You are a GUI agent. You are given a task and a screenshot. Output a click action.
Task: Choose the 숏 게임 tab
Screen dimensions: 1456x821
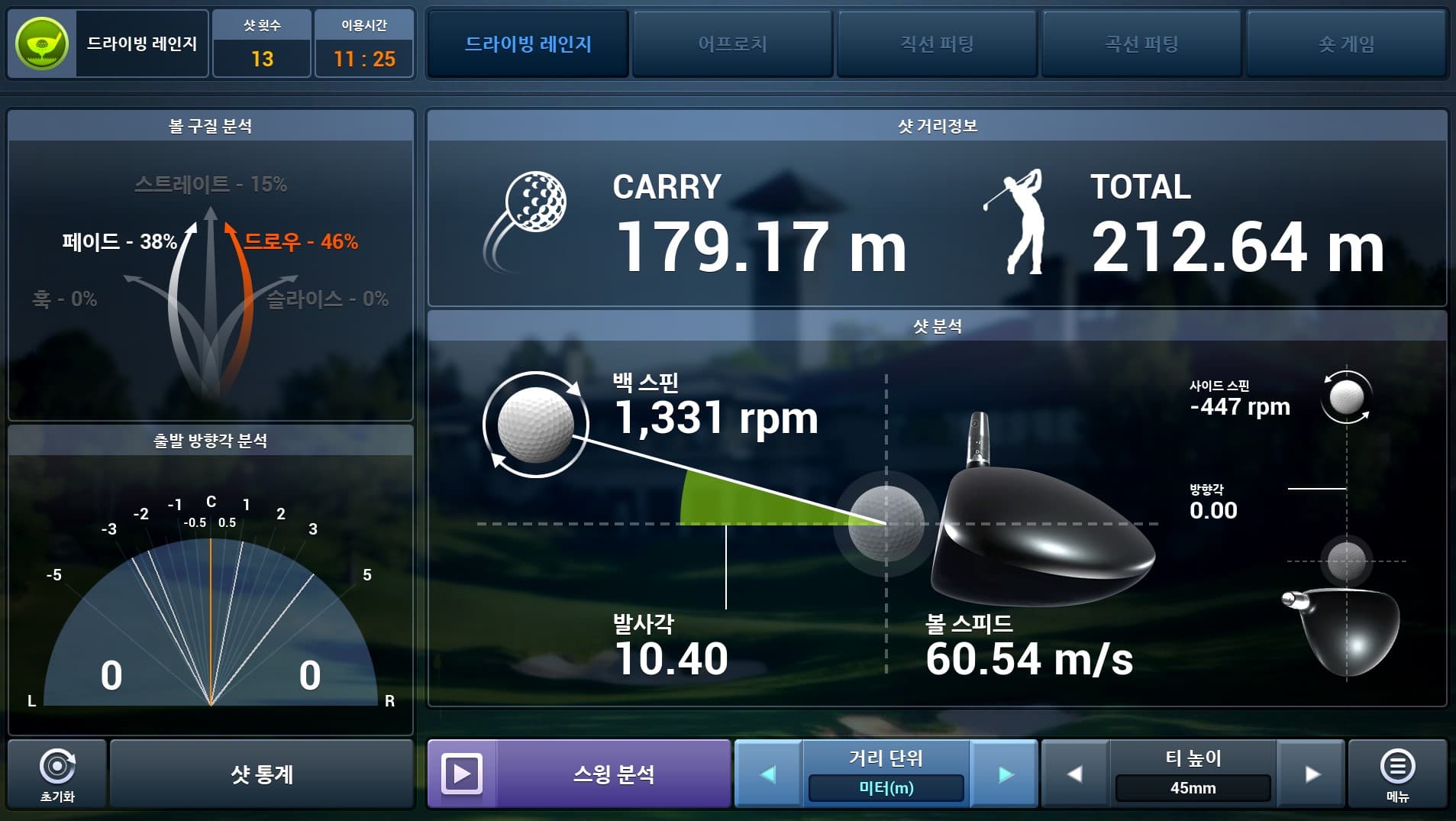coord(1346,44)
